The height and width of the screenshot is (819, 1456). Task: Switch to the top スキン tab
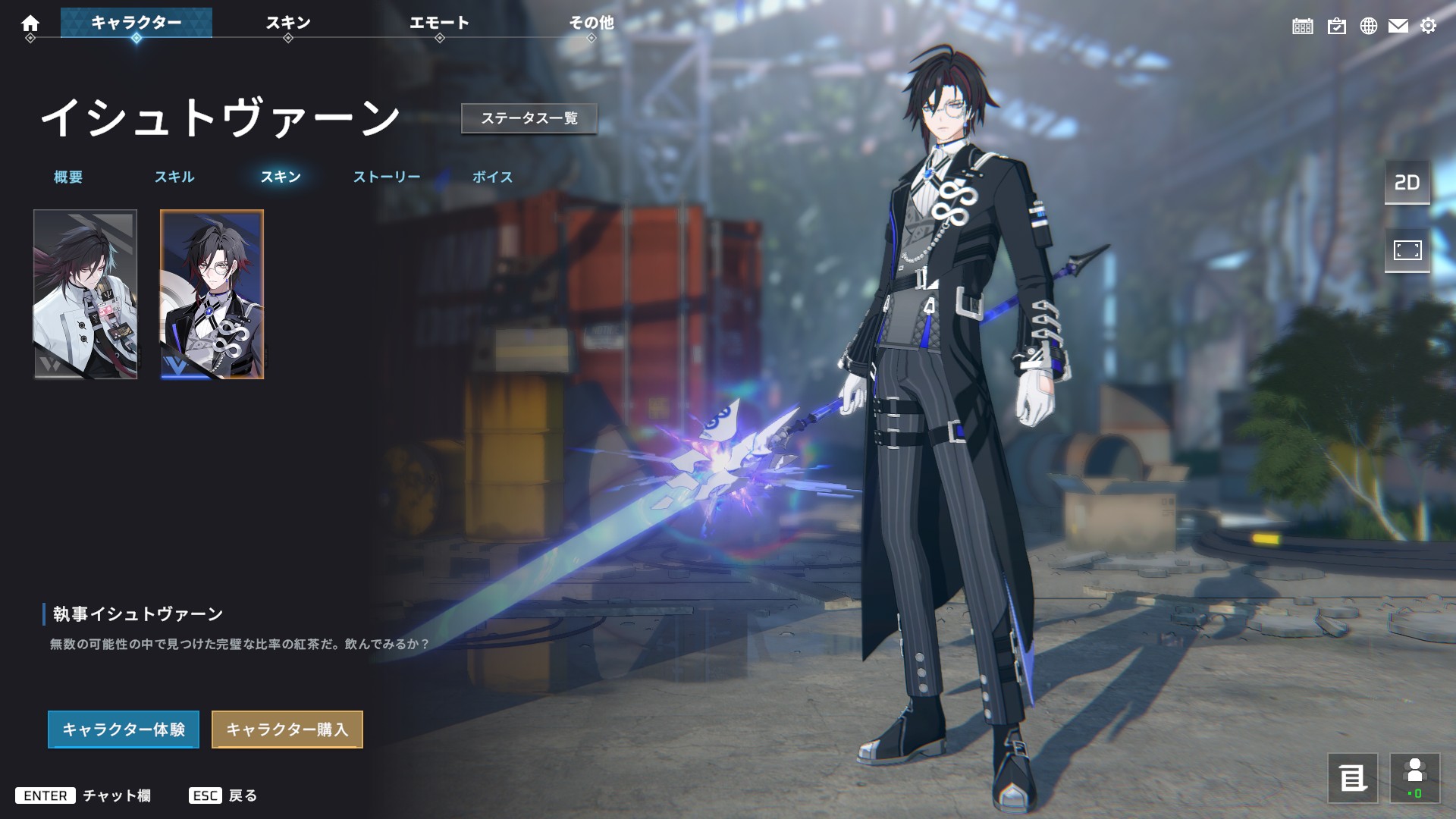pyautogui.click(x=288, y=23)
